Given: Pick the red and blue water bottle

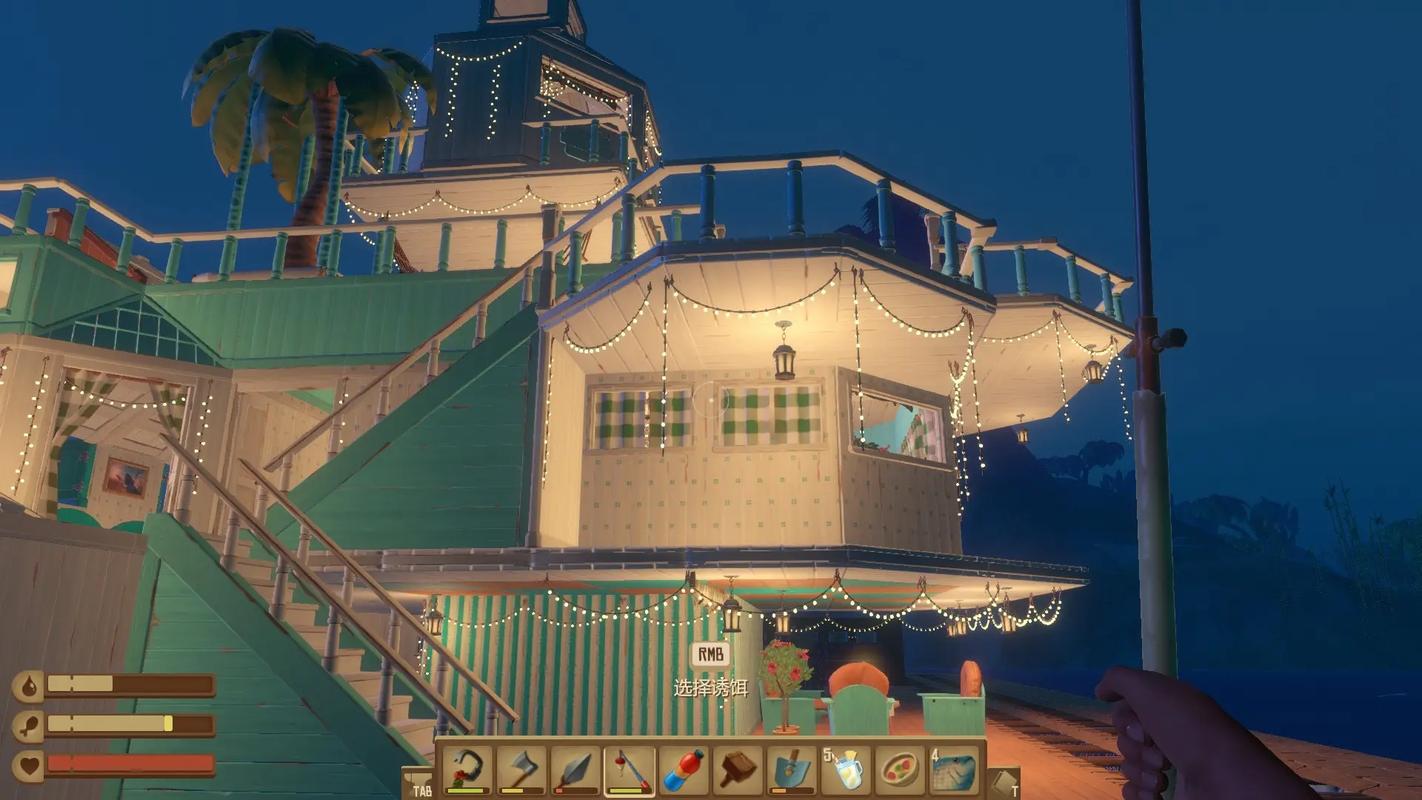Looking at the screenshot, I should coord(683,771).
